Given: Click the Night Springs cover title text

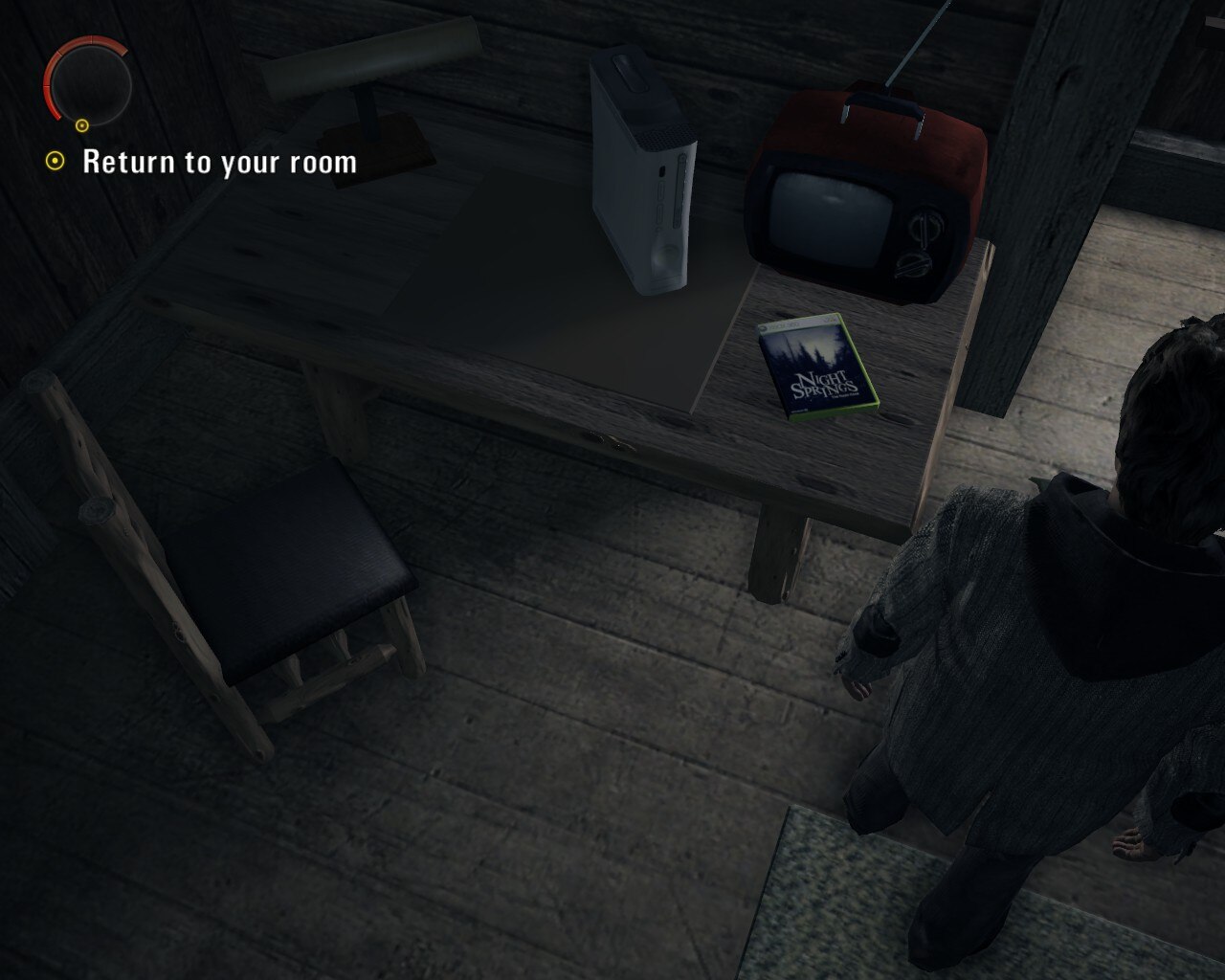Looking at the screenshot, I should click(x=825, y=383).
